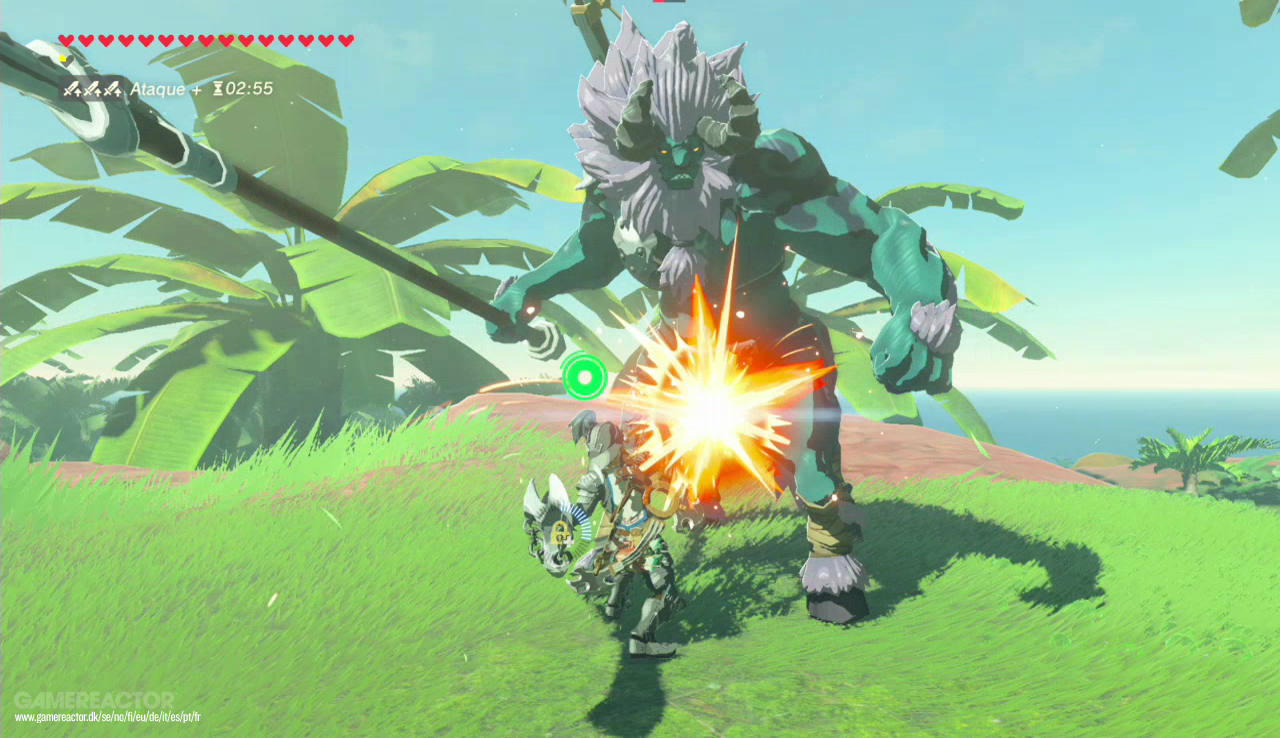Image resolution: width=1280 pixels, height=738 pixels.
Task: Select the second attack-up sword icon
Action: 93,89
